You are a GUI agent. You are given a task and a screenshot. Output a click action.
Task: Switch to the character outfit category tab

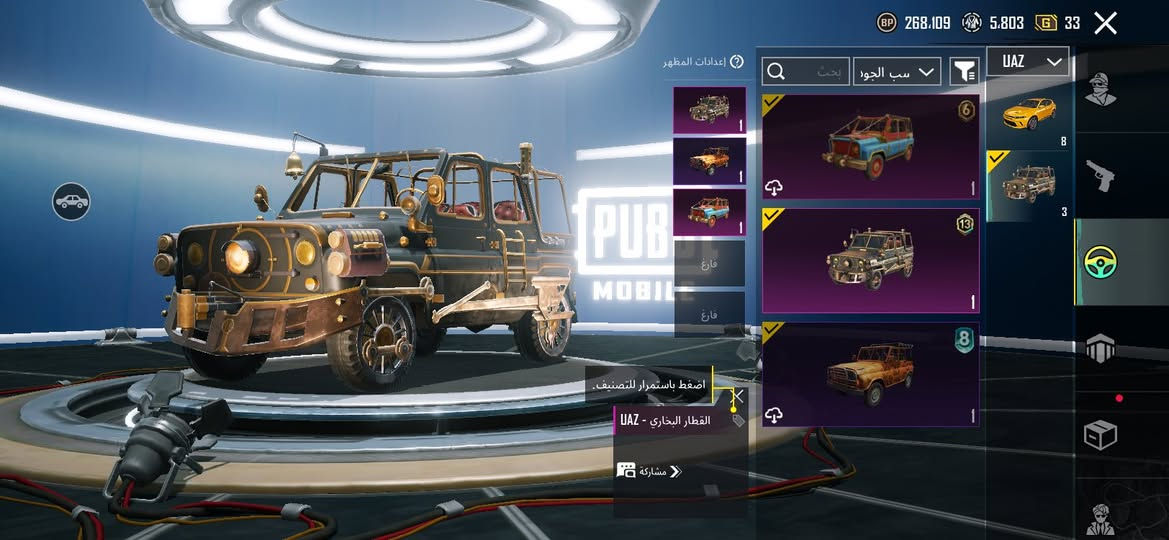coord(1100,90)
